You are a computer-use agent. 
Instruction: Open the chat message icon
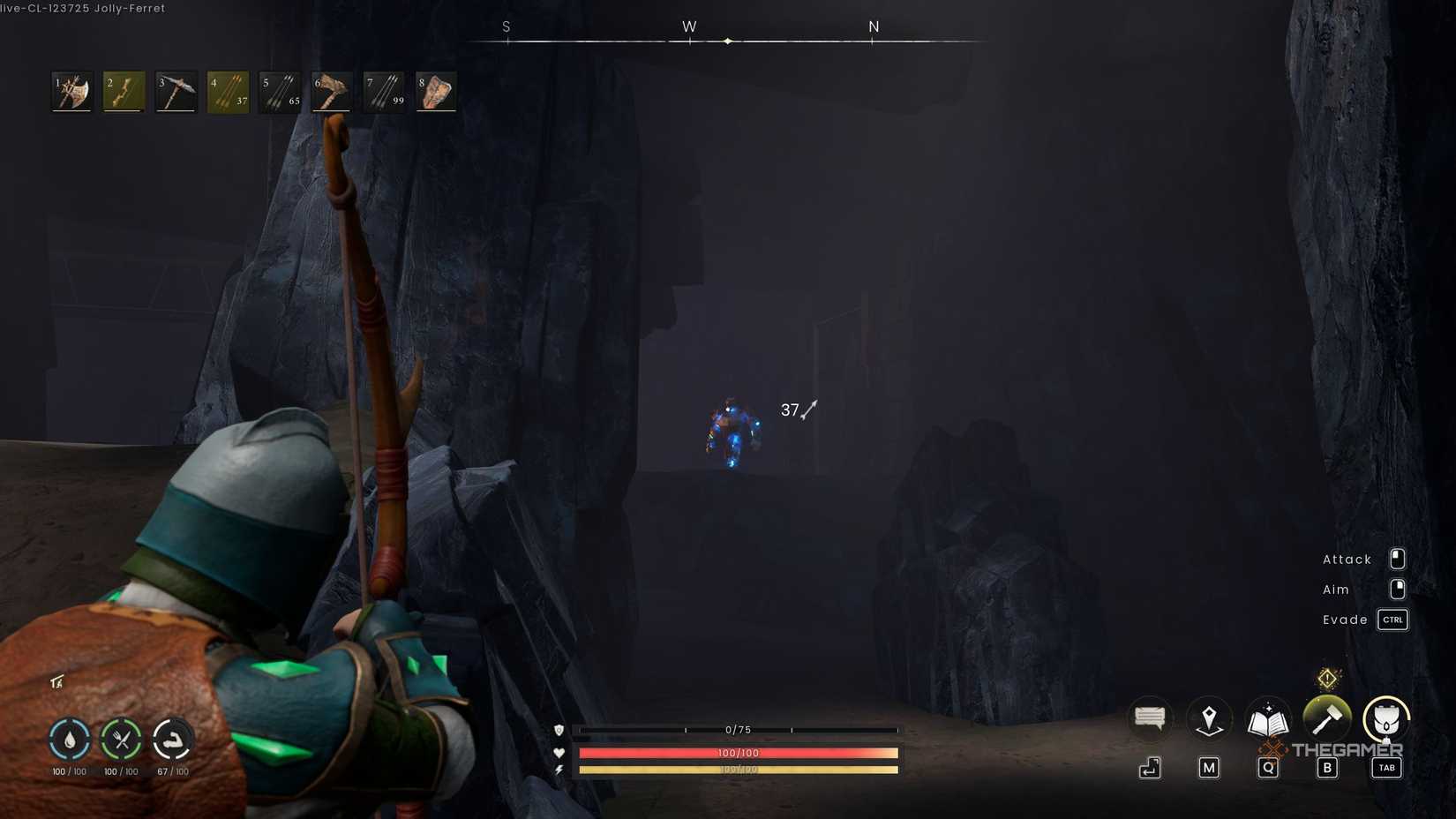(x=1149, y=718)
